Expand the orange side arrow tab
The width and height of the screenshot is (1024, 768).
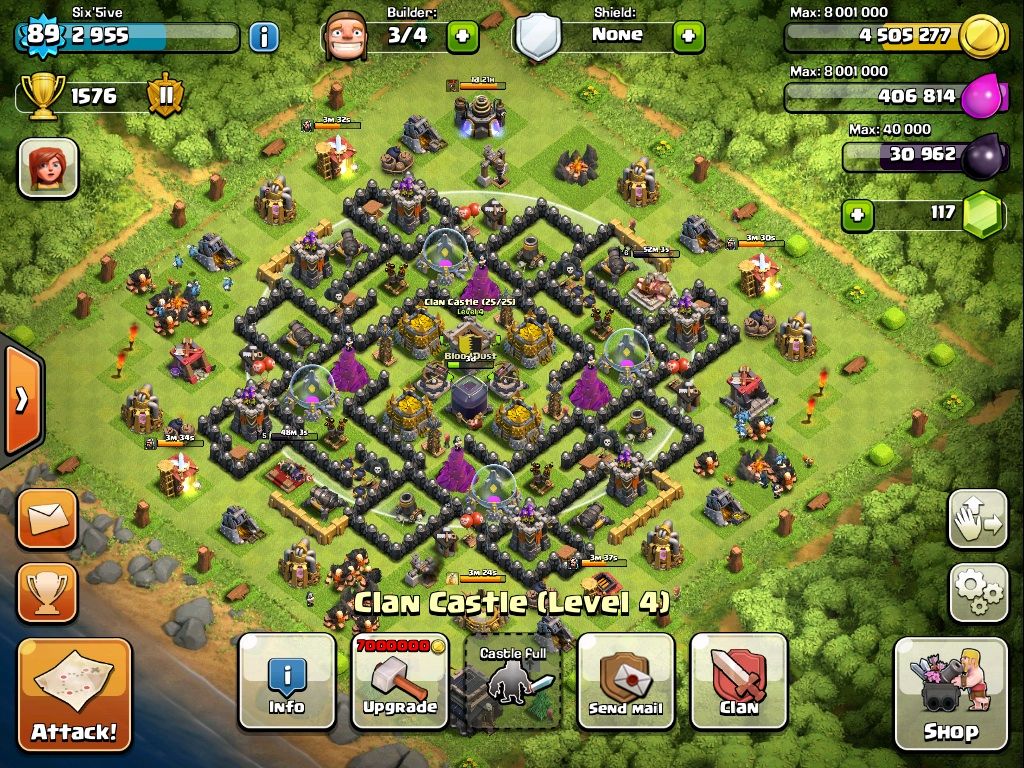tap(20, 400)
